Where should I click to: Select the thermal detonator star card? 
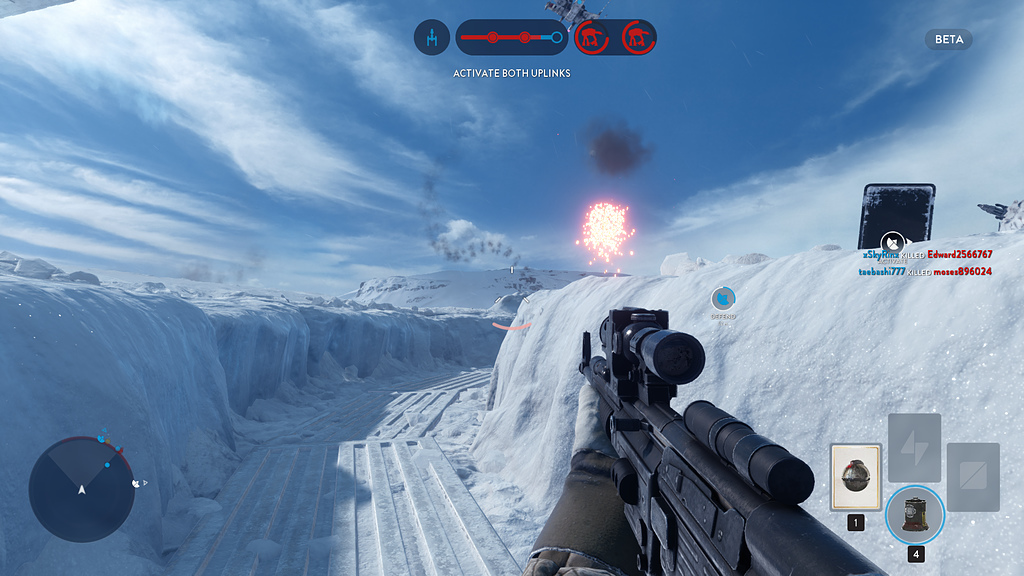(x=856, y=477)
